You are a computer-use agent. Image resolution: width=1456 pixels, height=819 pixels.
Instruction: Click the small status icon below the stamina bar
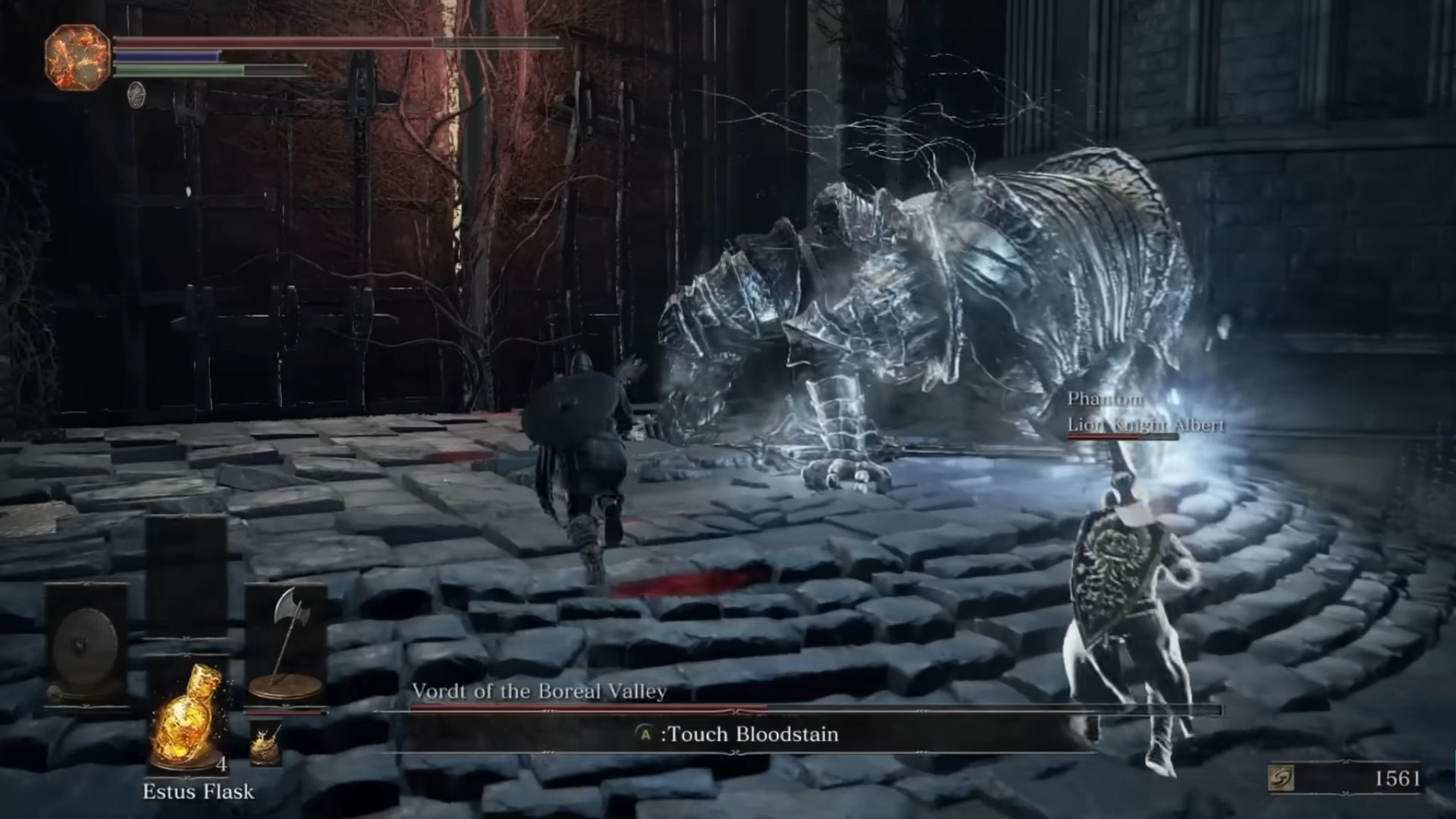click(136, 95)
